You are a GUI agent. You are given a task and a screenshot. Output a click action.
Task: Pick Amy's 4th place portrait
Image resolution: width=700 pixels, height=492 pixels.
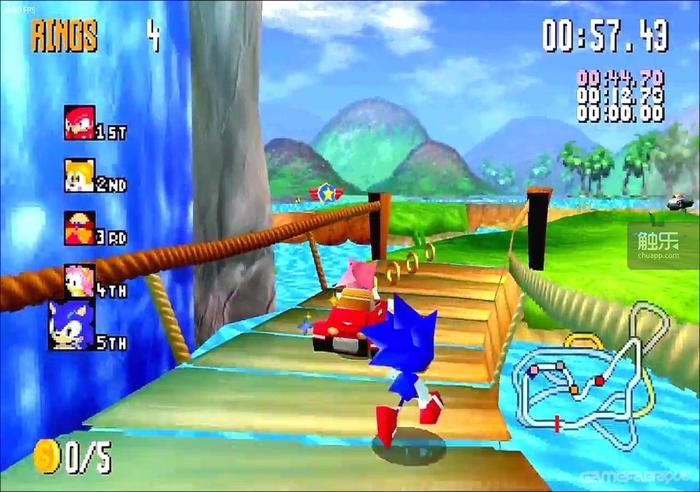click(x=79, y=280)
